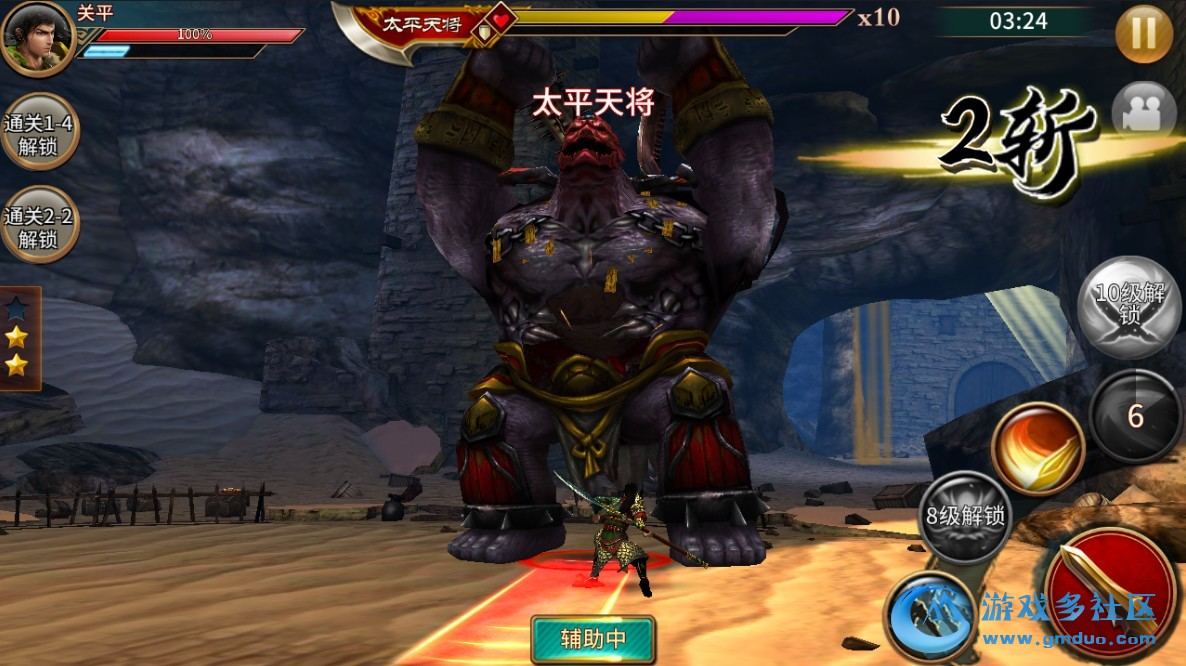Open the star rating objectives panel

(x=18, y=338)
